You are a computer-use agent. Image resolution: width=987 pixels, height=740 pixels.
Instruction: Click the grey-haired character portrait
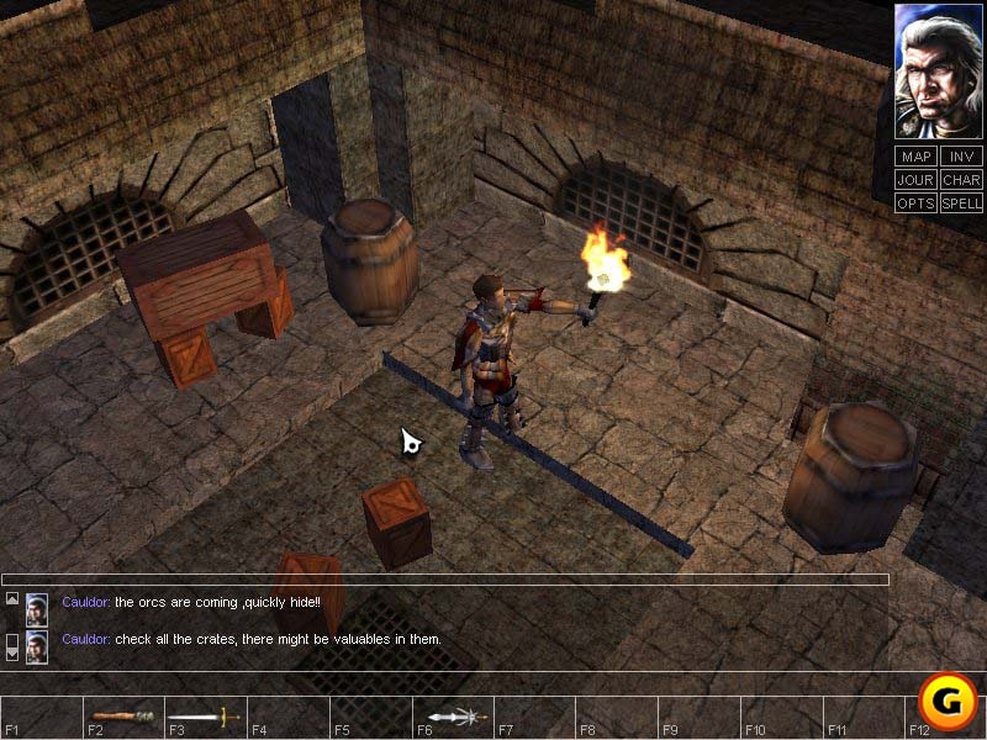point(938,72)
